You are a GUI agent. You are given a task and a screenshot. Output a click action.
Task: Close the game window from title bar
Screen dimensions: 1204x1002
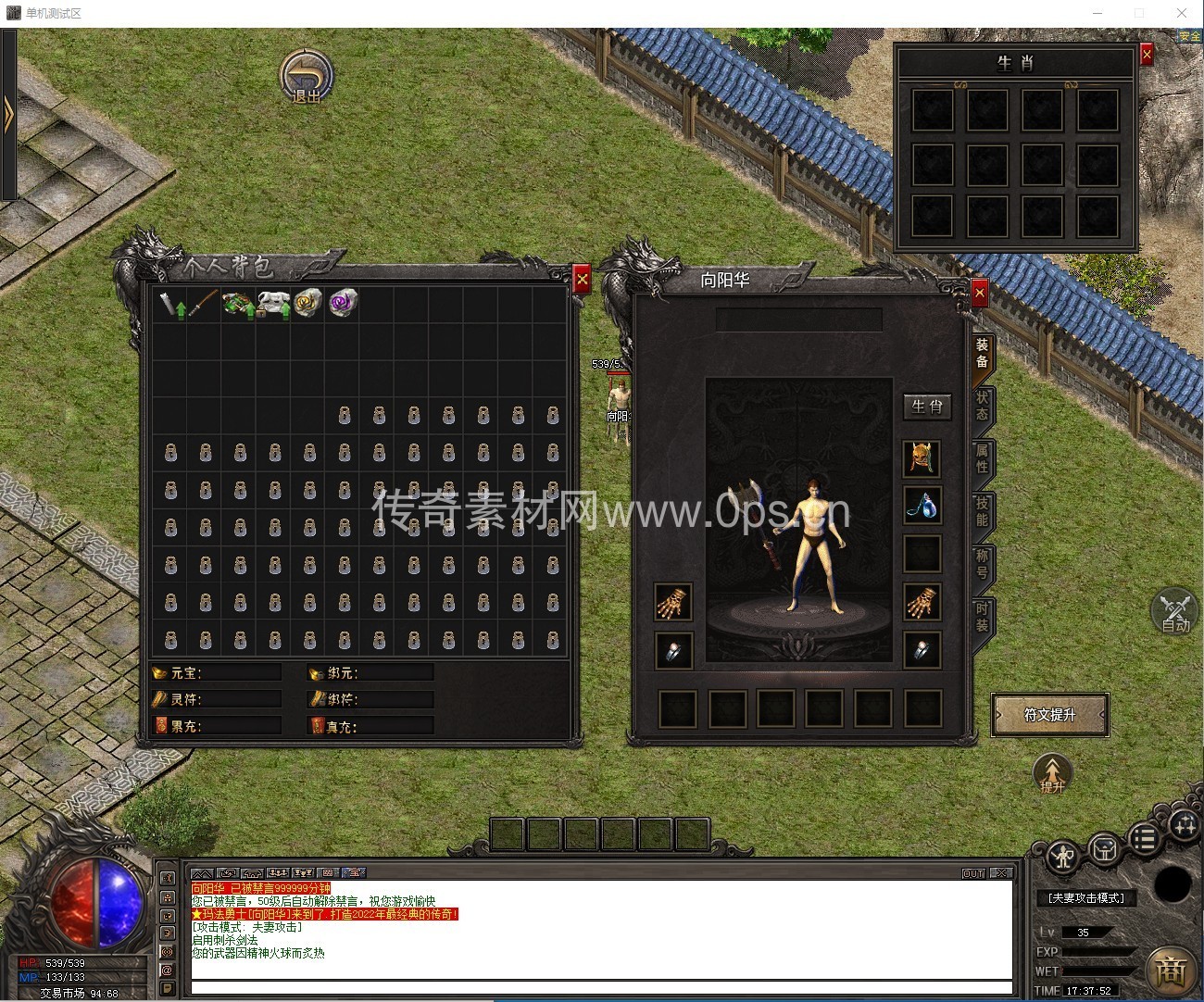click(x=1182, y=13)
